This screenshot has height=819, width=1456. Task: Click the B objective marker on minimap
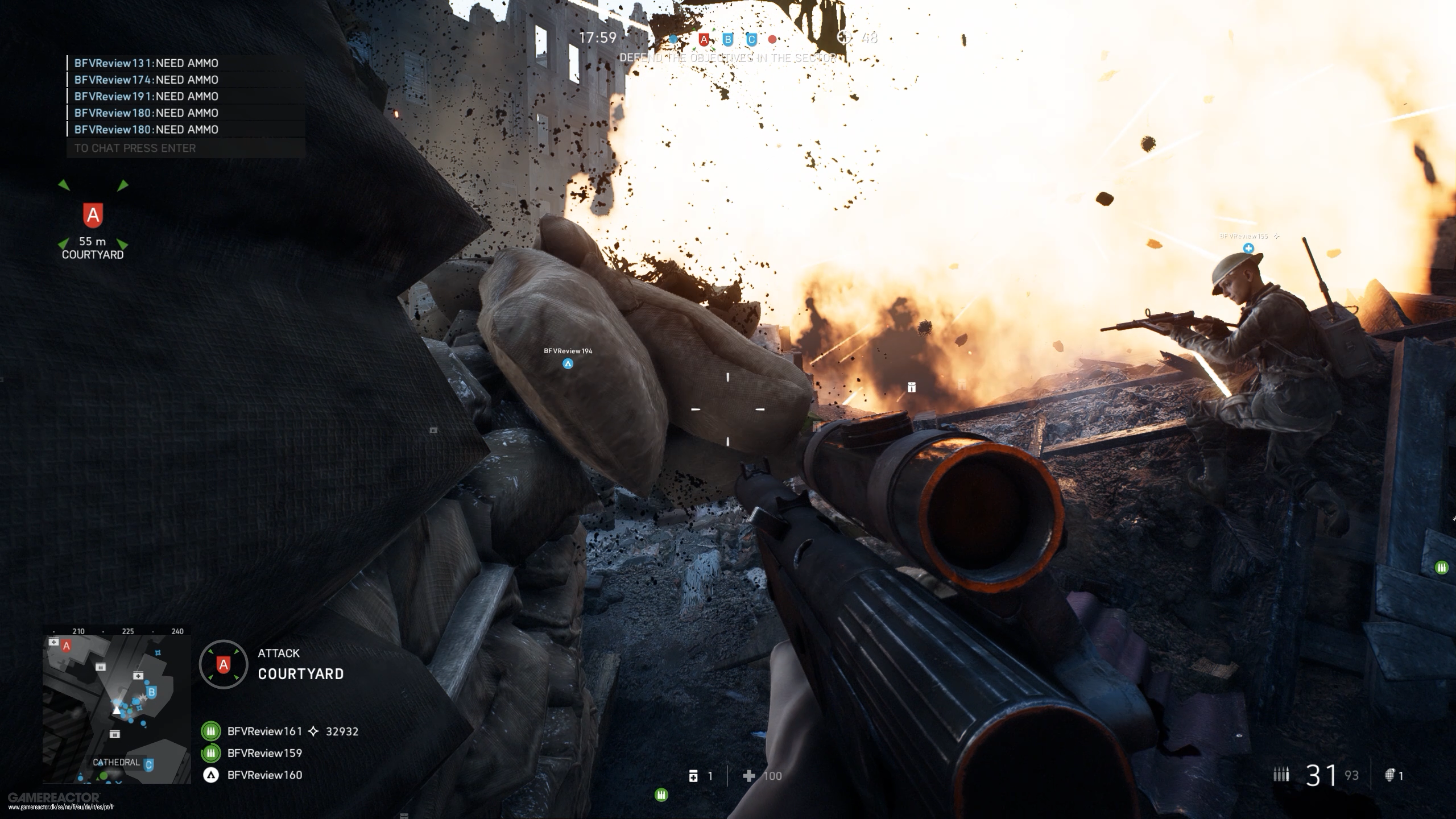(x=151, y=692)
